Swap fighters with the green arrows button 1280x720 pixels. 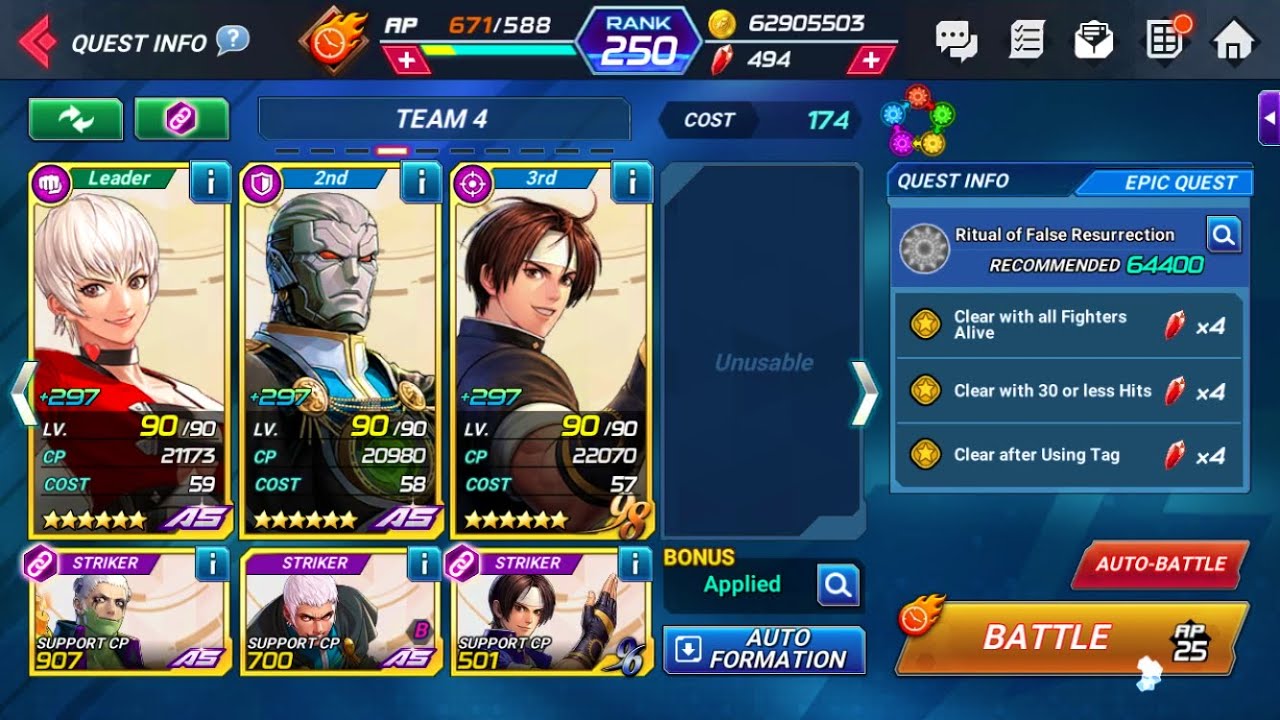pos(76,119)
